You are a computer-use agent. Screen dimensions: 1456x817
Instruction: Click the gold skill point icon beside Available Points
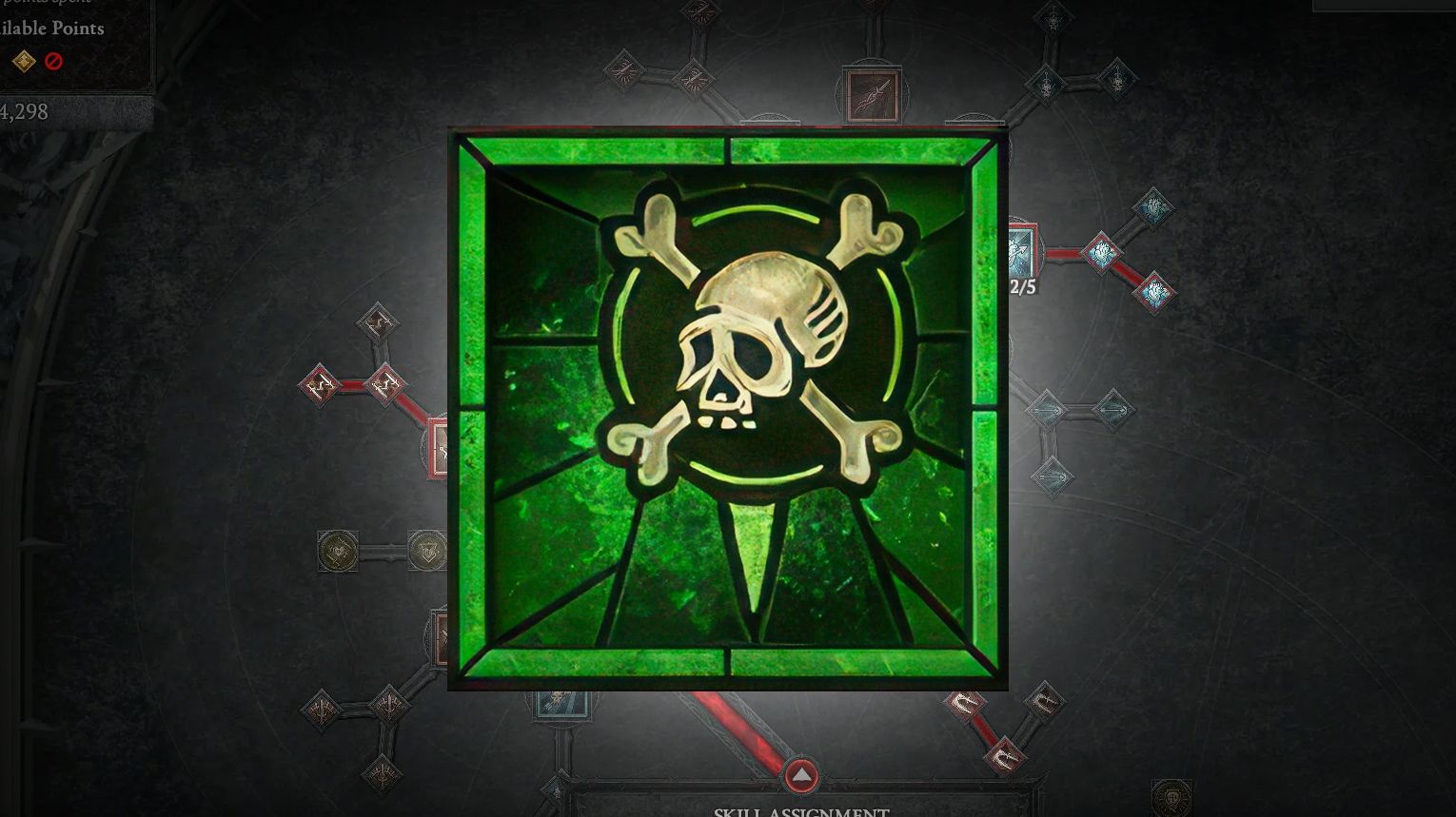(x=24, y=62)
